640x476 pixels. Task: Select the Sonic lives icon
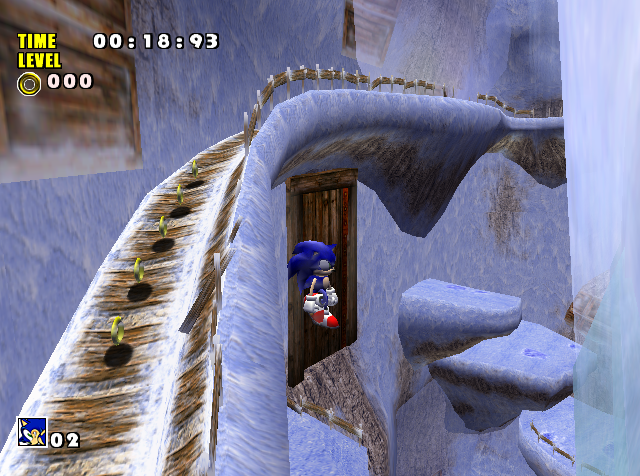click(31, 432)
